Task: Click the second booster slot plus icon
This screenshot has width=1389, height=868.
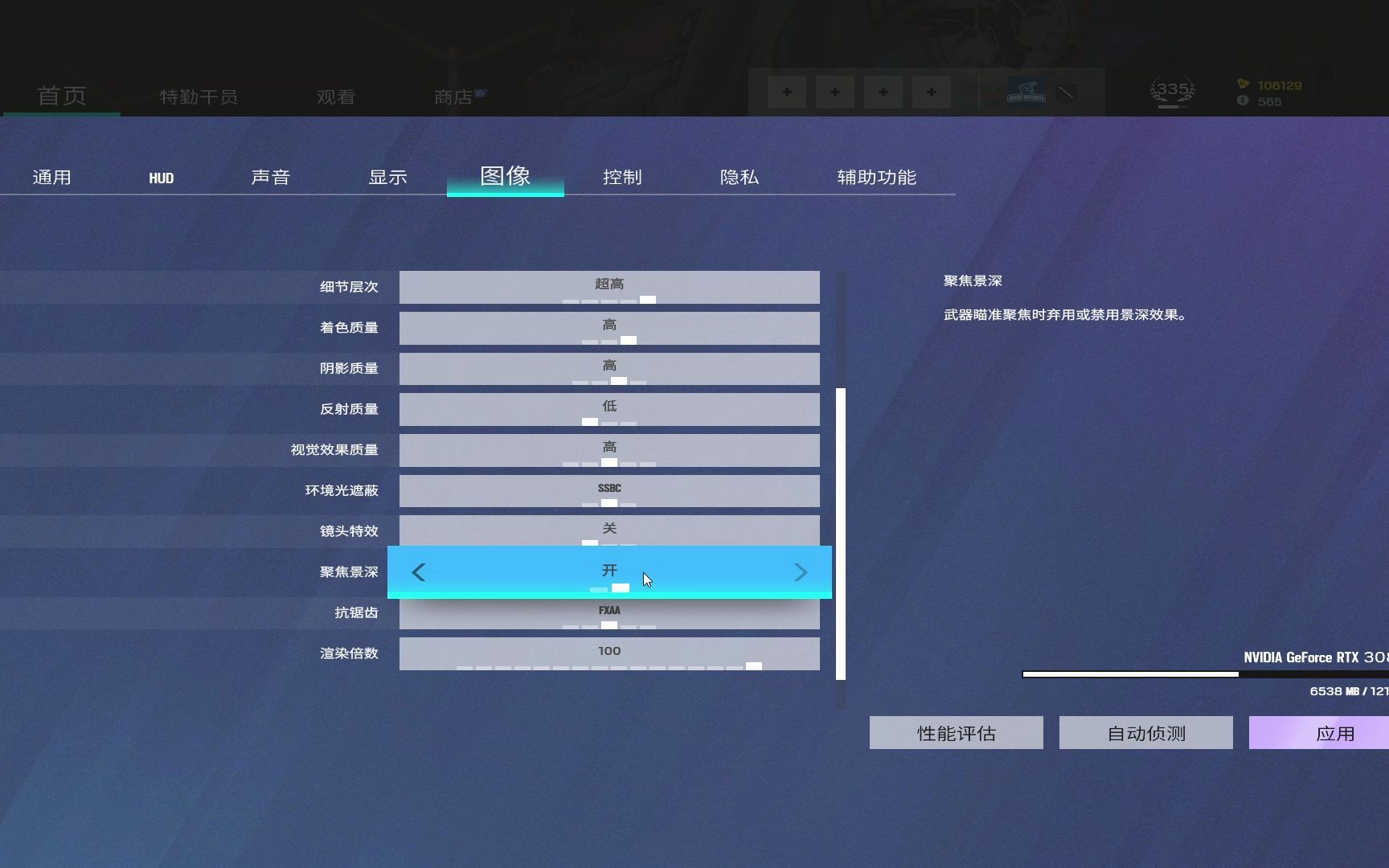Action: [x=834, y=92]
